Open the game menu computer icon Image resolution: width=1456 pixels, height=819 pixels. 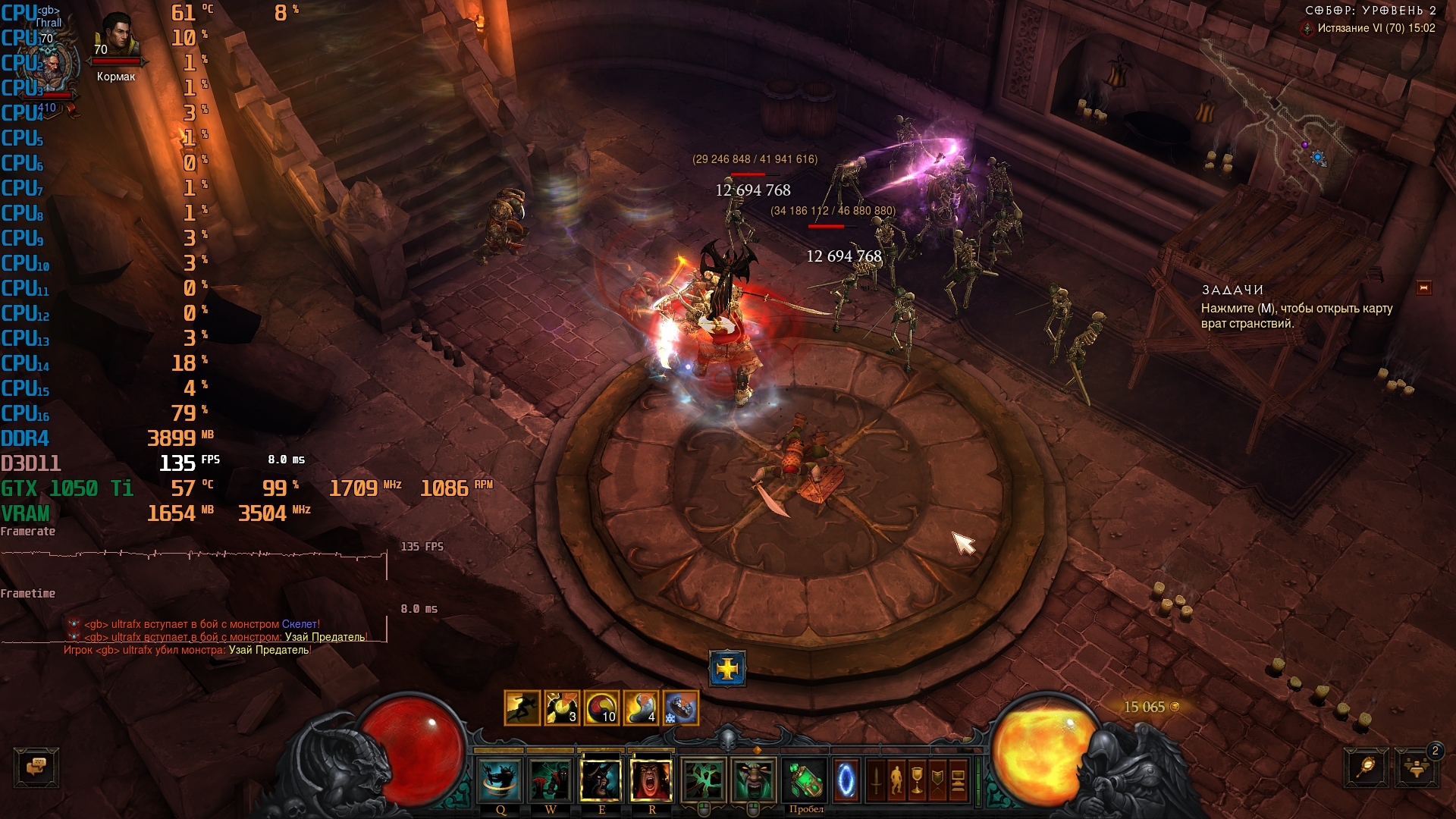coord(958,780)
